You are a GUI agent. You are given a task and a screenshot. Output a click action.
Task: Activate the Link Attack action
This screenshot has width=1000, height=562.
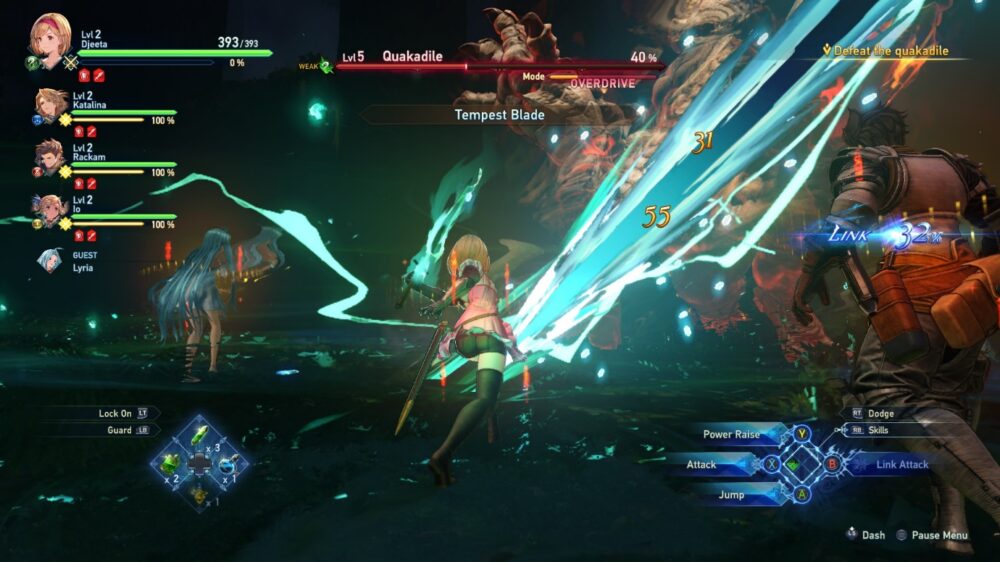pyautogui.click(x=900, y=465)
